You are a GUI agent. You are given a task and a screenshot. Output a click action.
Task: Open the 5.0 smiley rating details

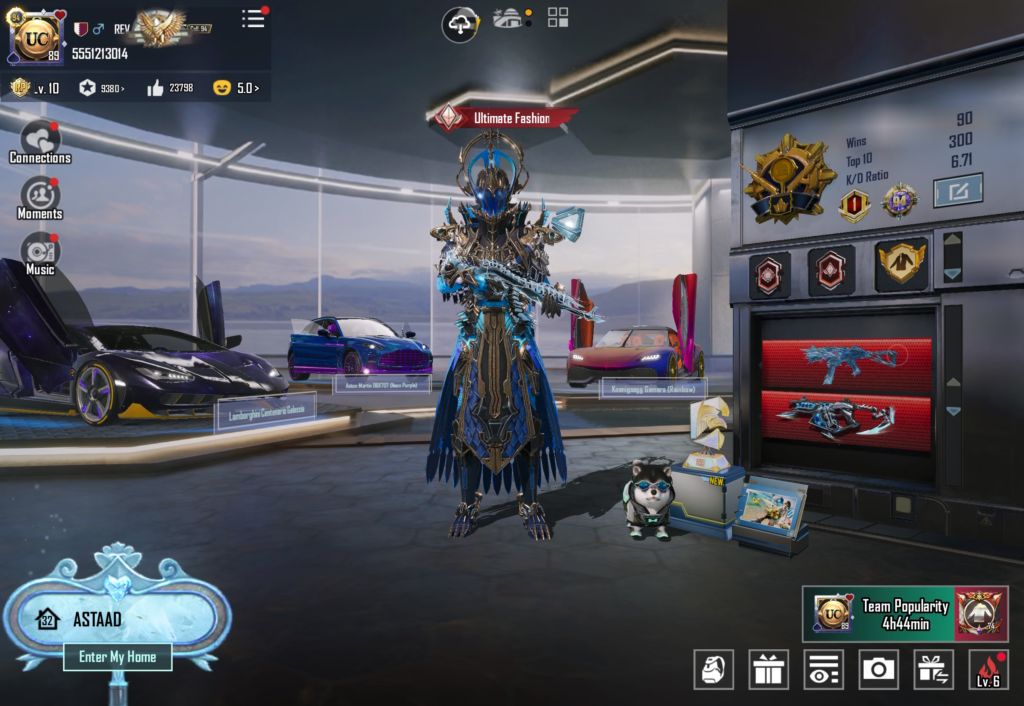point(236,88)
